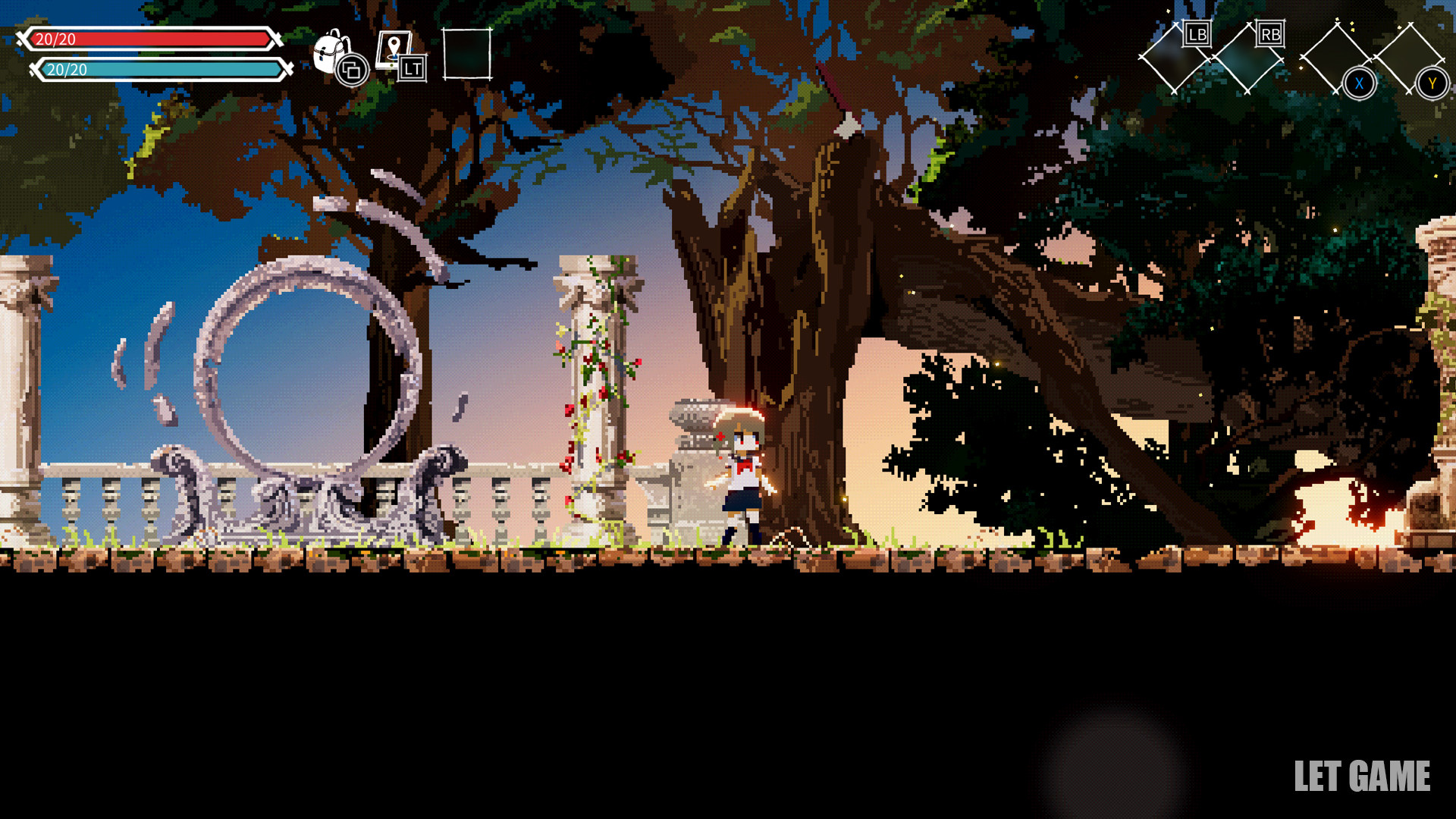Image resolution: width=1456 pixels, height=819 pixels.
Task: Choose the diamond skill slot labeled RB
Action: pyautogui.click(x=1247, y=58)
